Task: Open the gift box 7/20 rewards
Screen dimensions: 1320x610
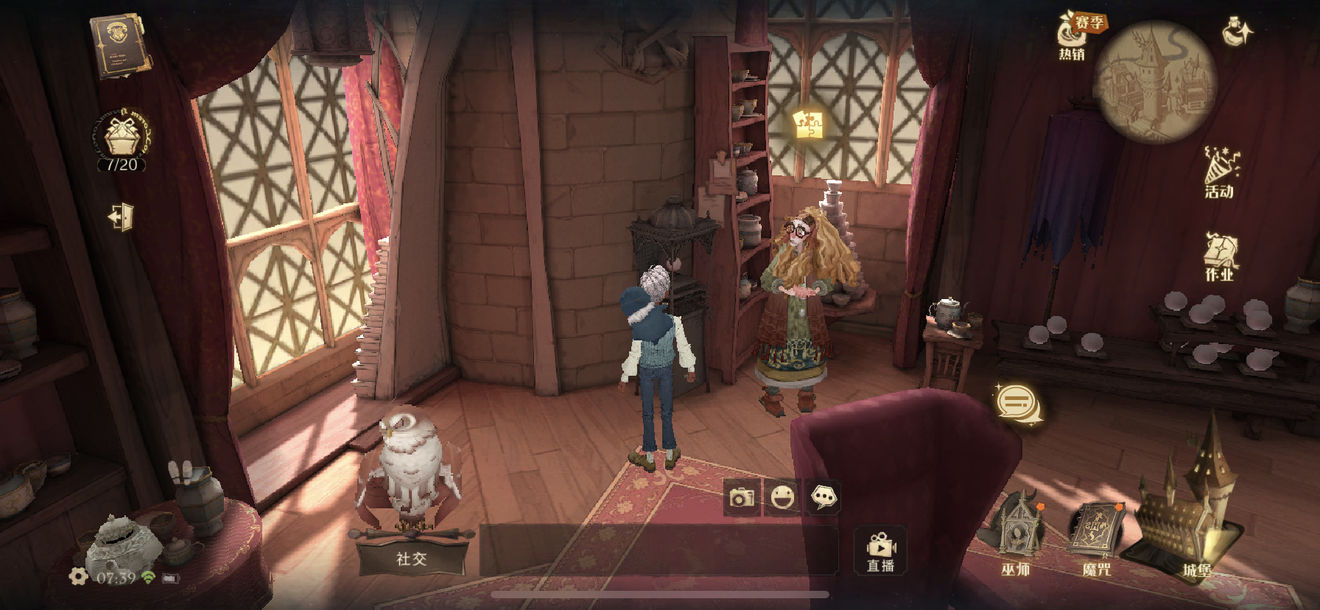Action: (x=121, y=138)
